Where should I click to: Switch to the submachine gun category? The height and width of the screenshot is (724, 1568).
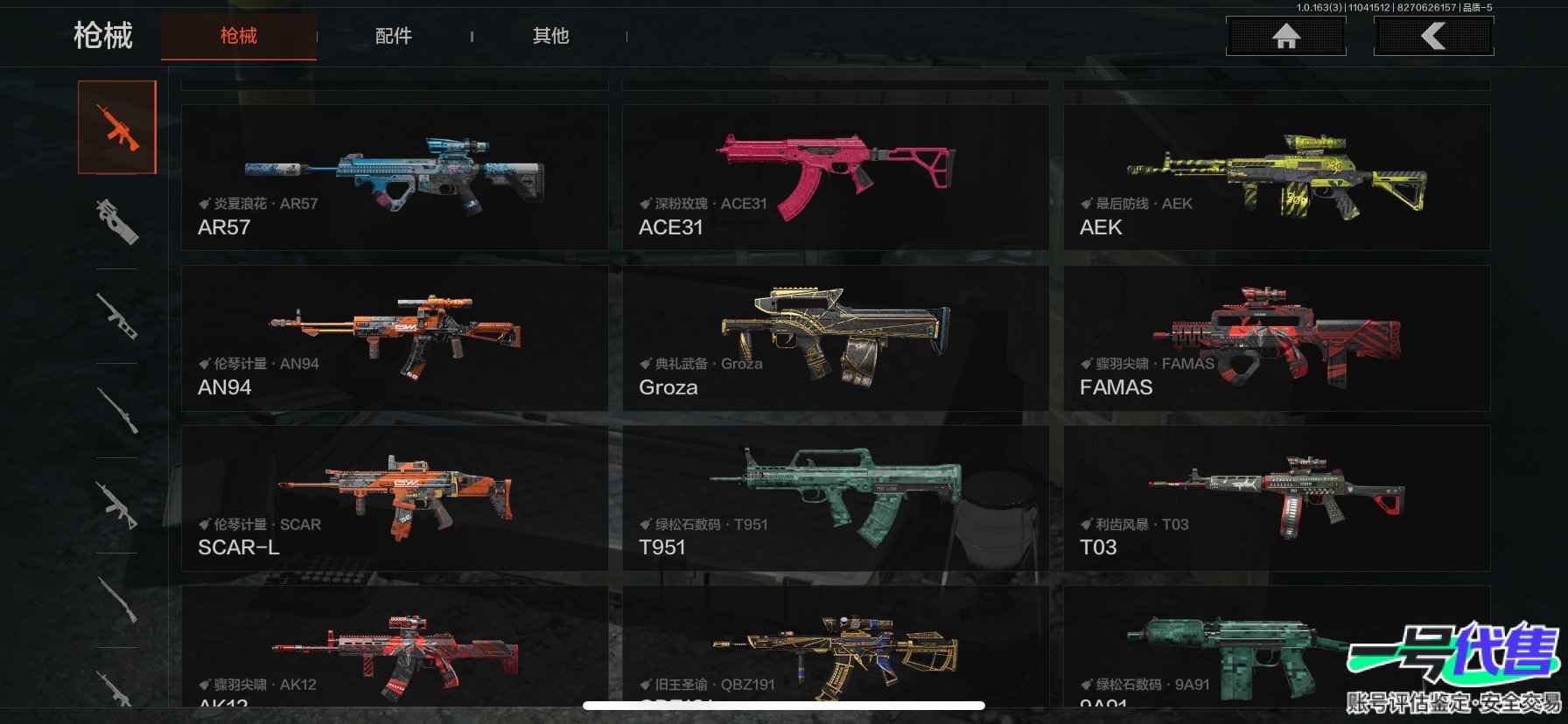[x=117, y=221]
